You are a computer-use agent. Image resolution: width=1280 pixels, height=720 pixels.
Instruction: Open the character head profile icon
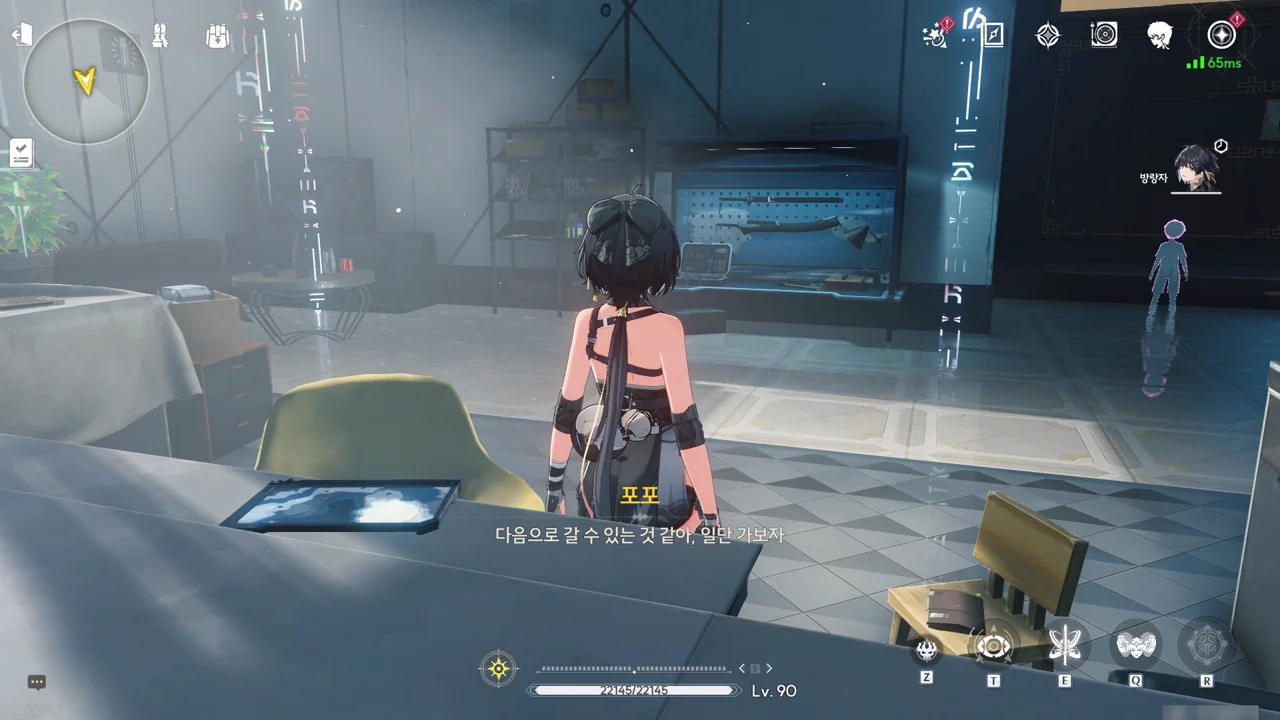pyautogui.click(x=1160, y=35)
